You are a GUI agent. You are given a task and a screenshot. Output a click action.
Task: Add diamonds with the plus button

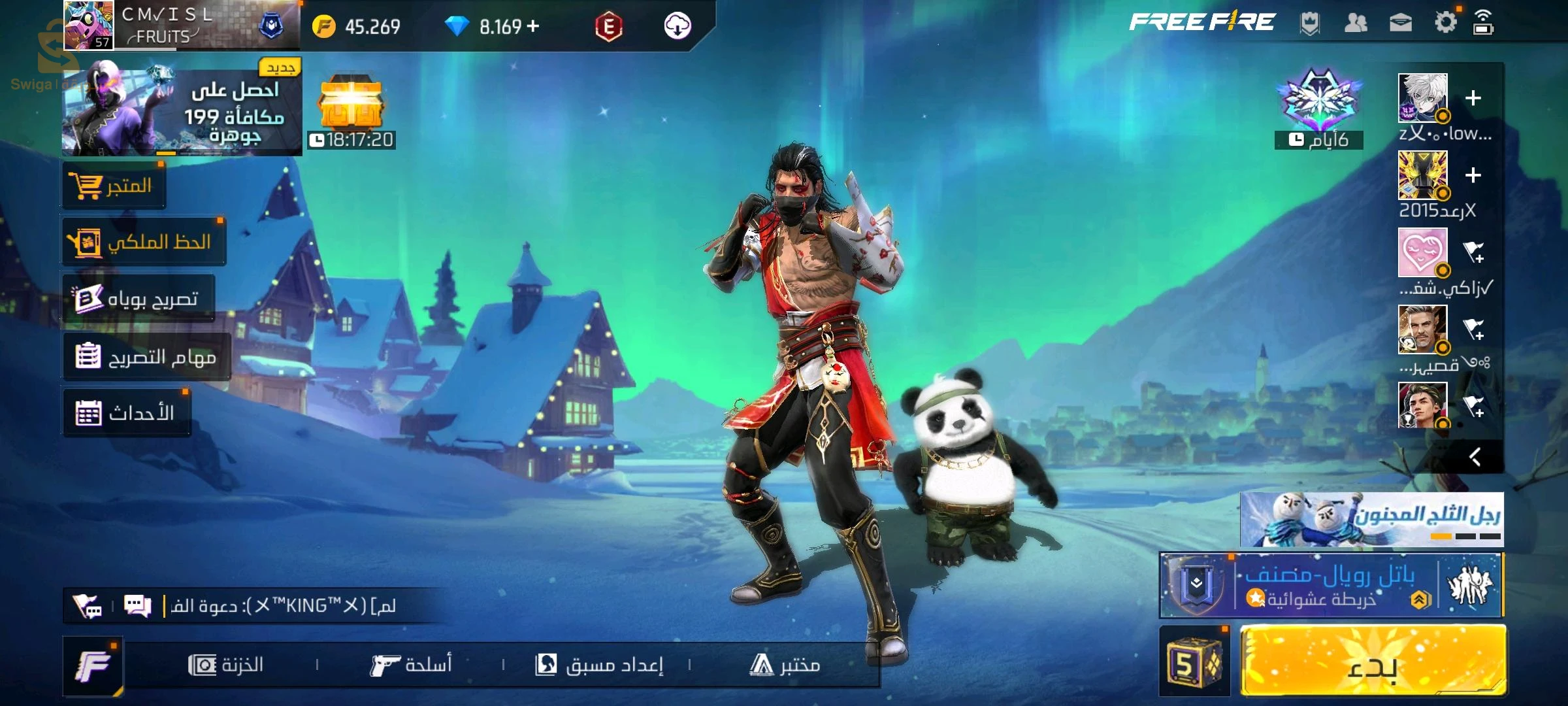click(533, 26)
